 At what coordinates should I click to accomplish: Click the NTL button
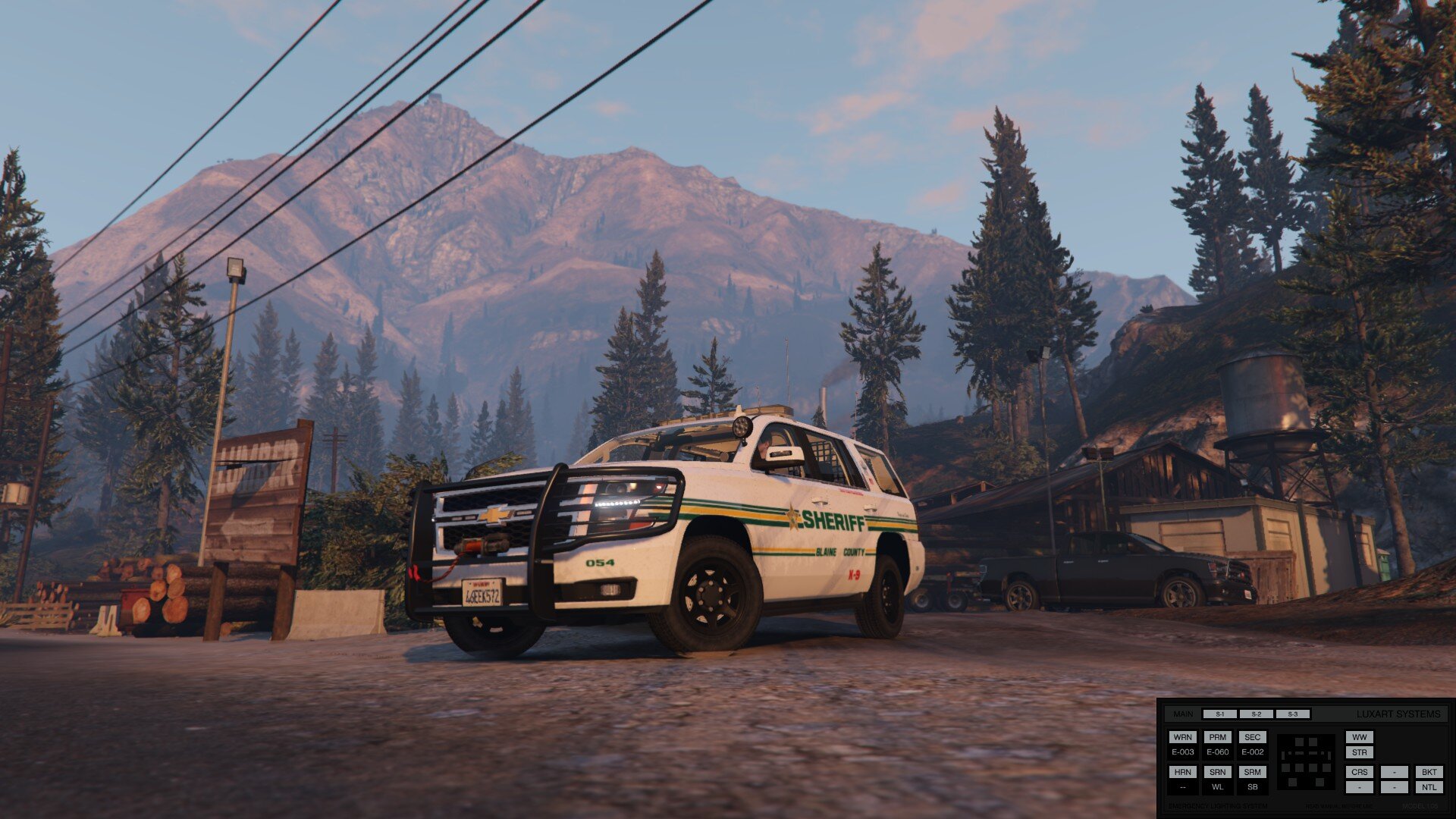click(1429, 787)
